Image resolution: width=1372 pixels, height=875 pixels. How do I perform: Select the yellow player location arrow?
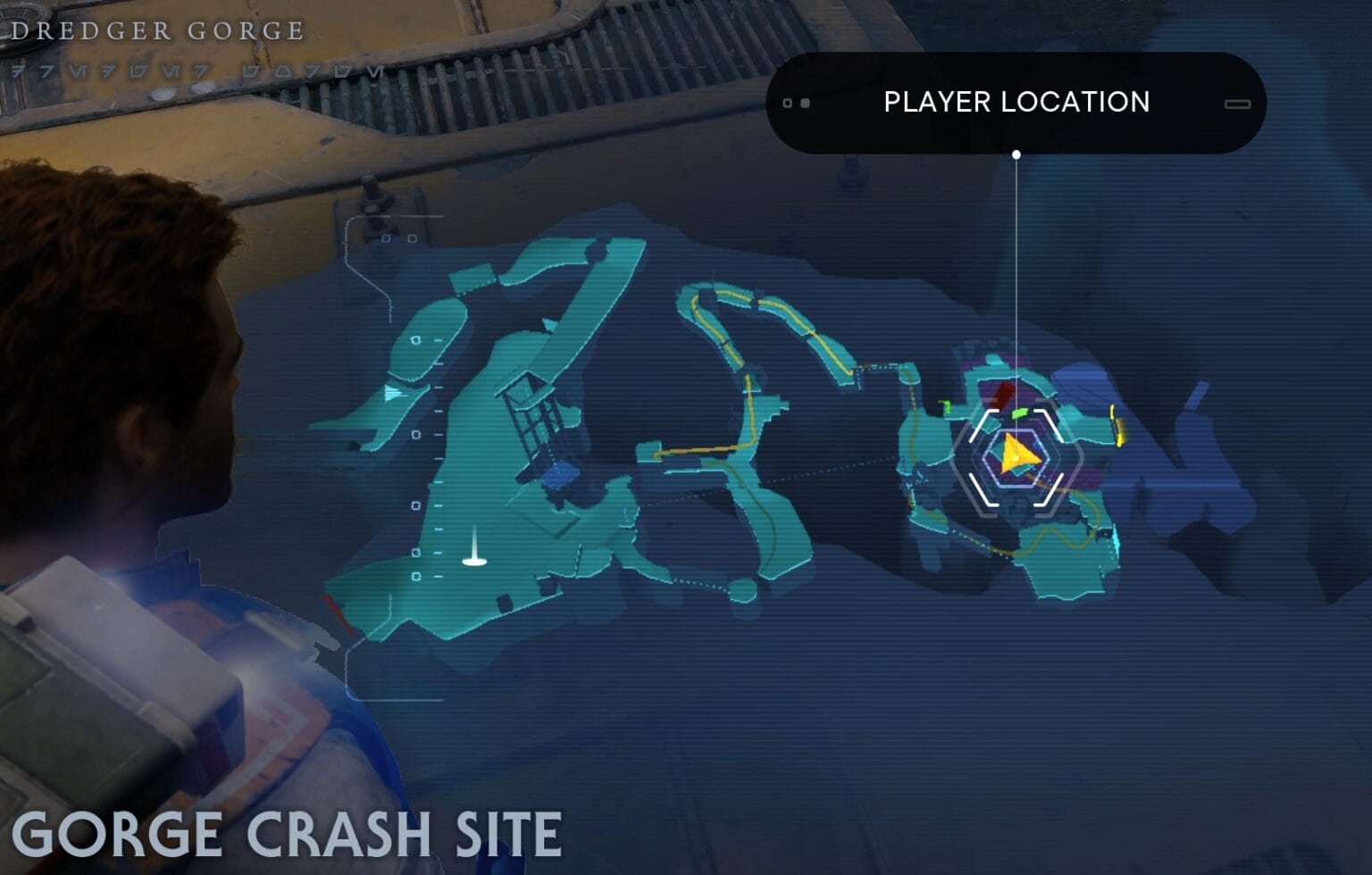pos(1017,454)
